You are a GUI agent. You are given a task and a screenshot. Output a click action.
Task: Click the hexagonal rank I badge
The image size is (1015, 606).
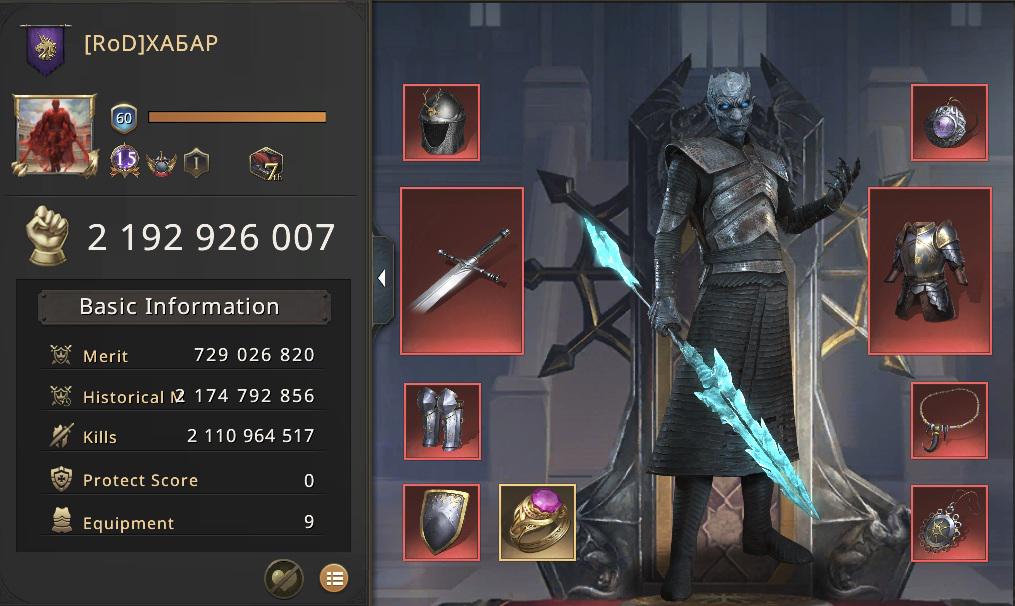[197, 162]
